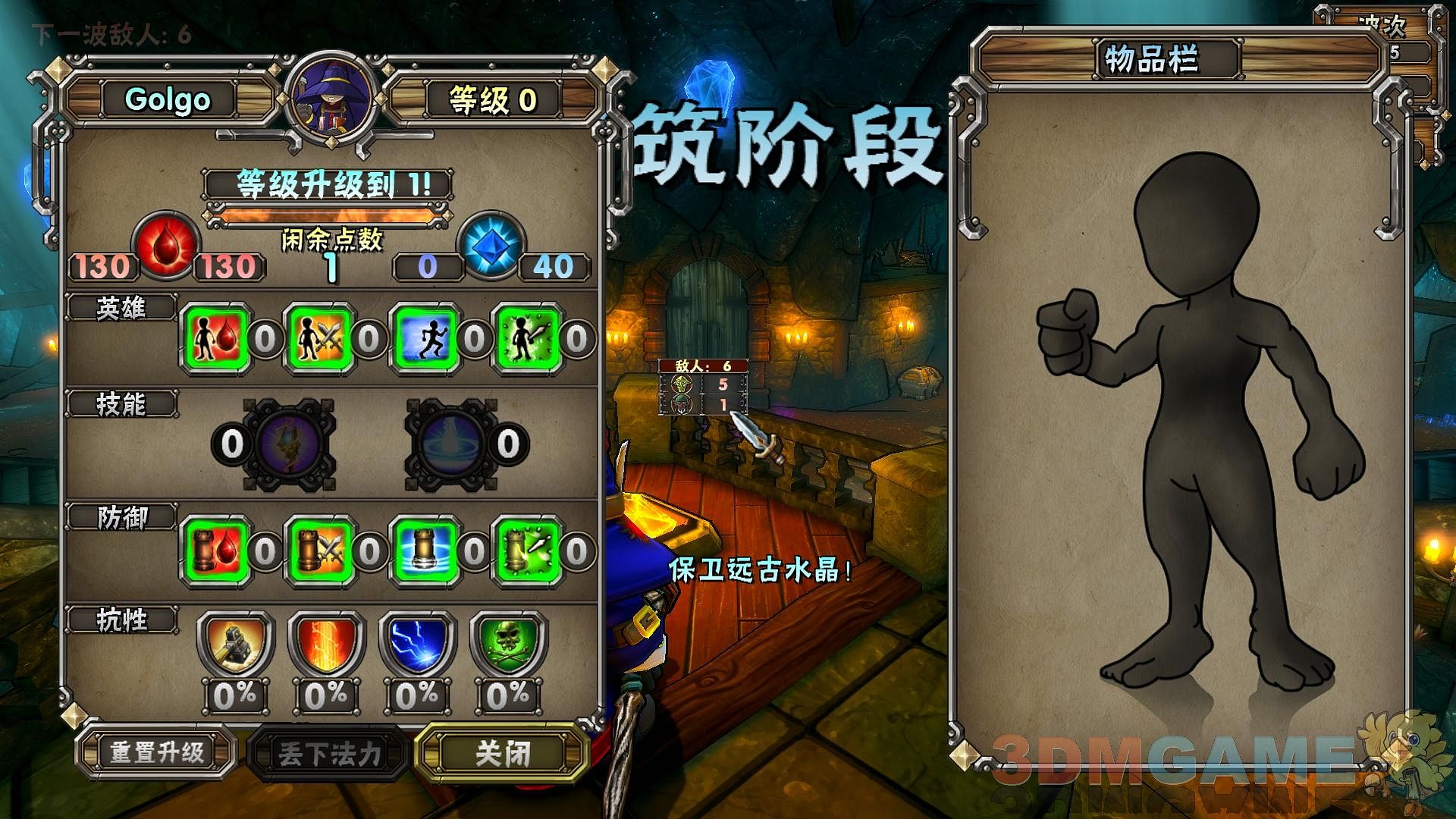Select the lightning resistance shield icon
Screen dimensions: 1456x819
418,645
